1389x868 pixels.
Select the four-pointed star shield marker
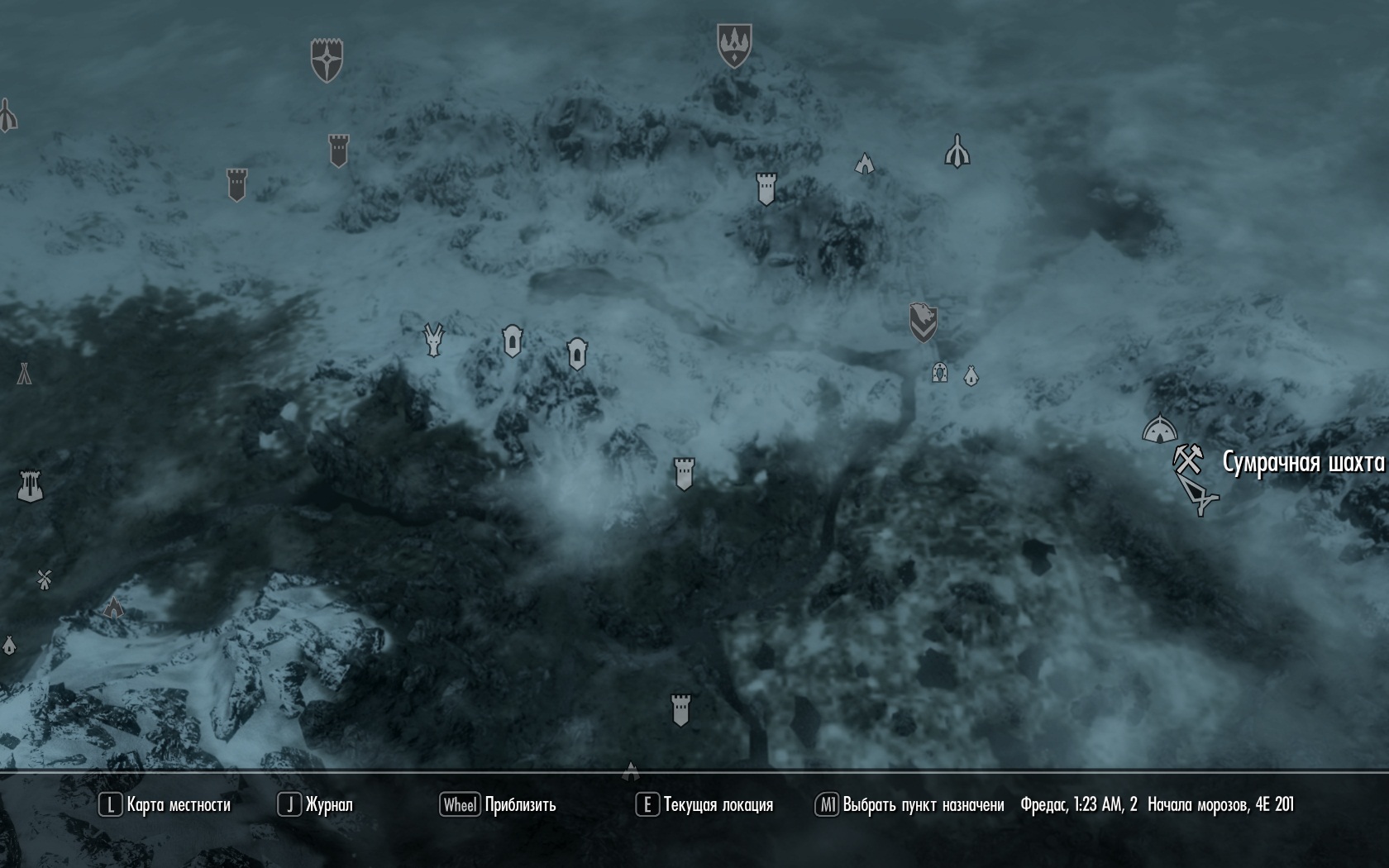click(x=327, y=60)
